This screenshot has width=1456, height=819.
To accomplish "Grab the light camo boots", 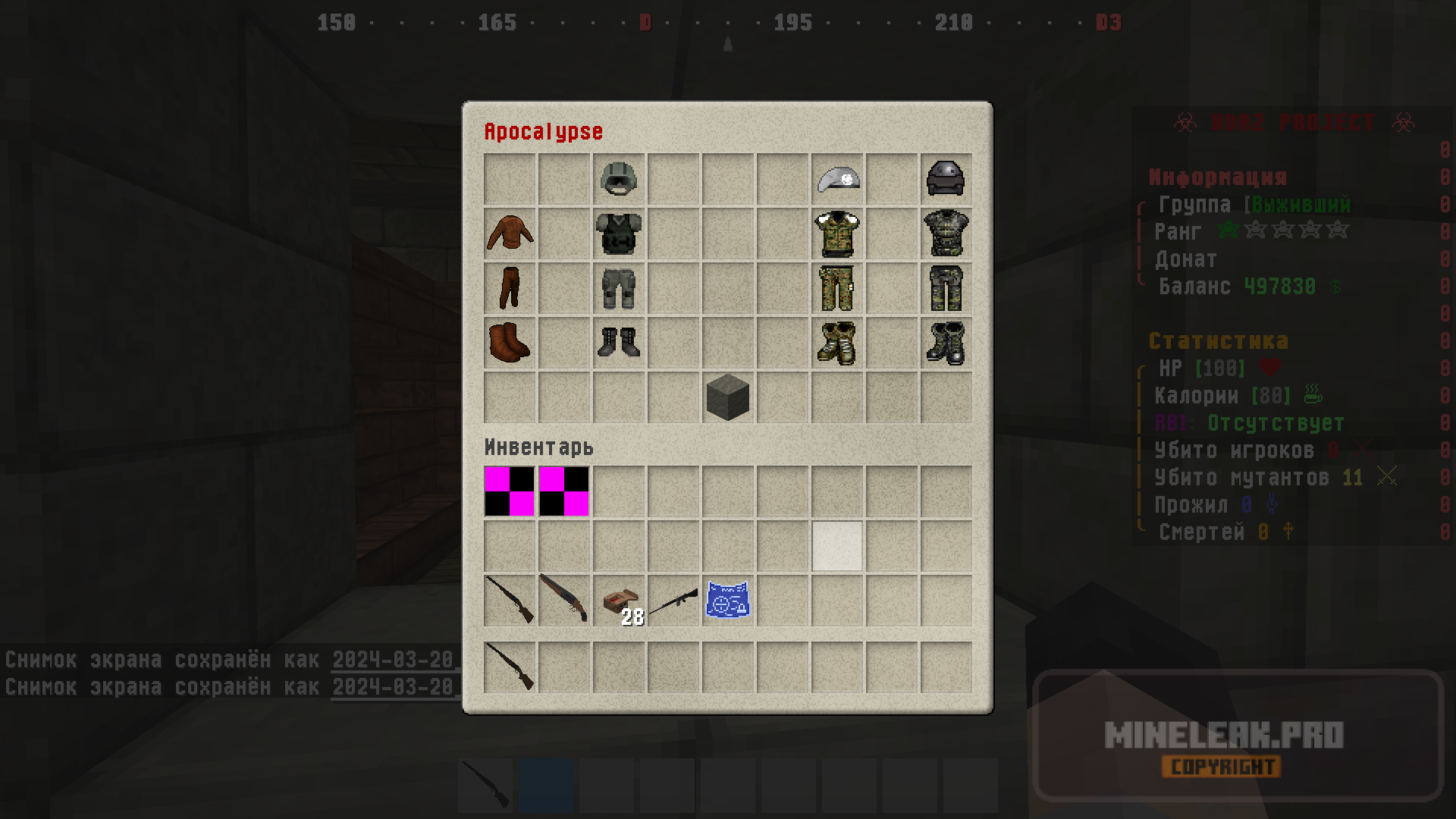I will tap(837, 343).
